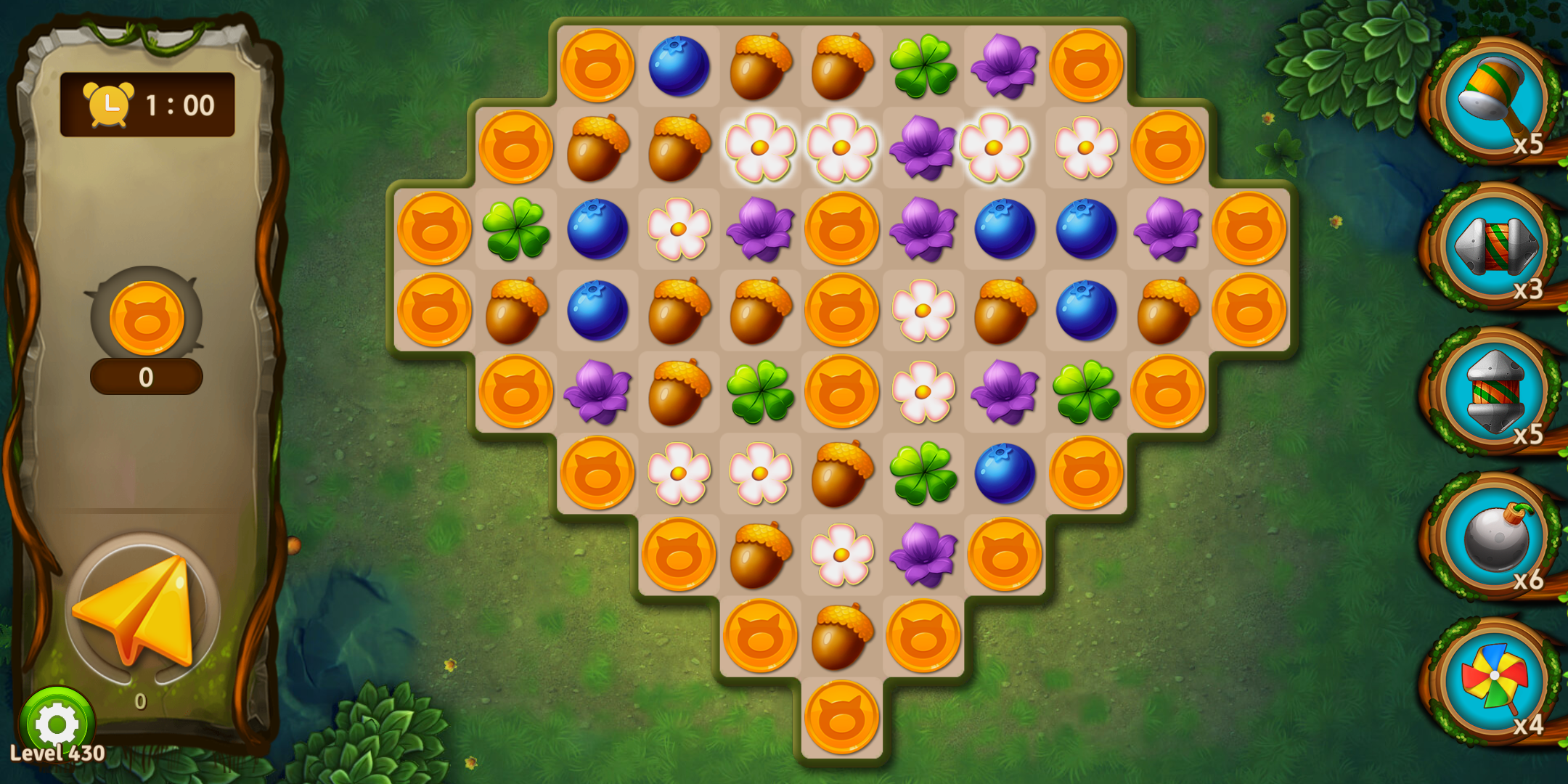1568x784 pixels.
Task: Select the coin tile at the board's bottom tip
Action: pyautogui.click(x=842, y=717)
